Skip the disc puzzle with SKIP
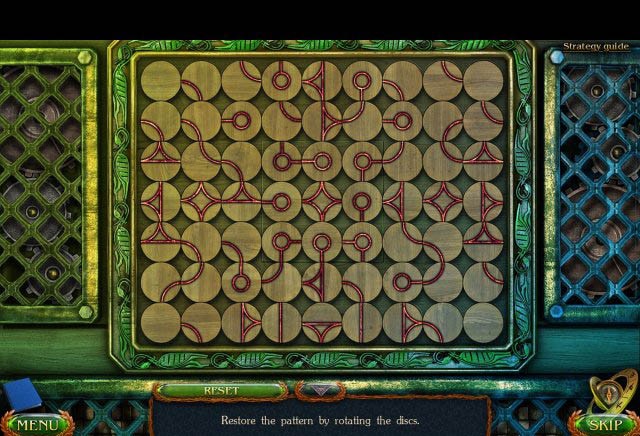Image resolution: width=640 pixels, height=436 pixels. [604, 424]
